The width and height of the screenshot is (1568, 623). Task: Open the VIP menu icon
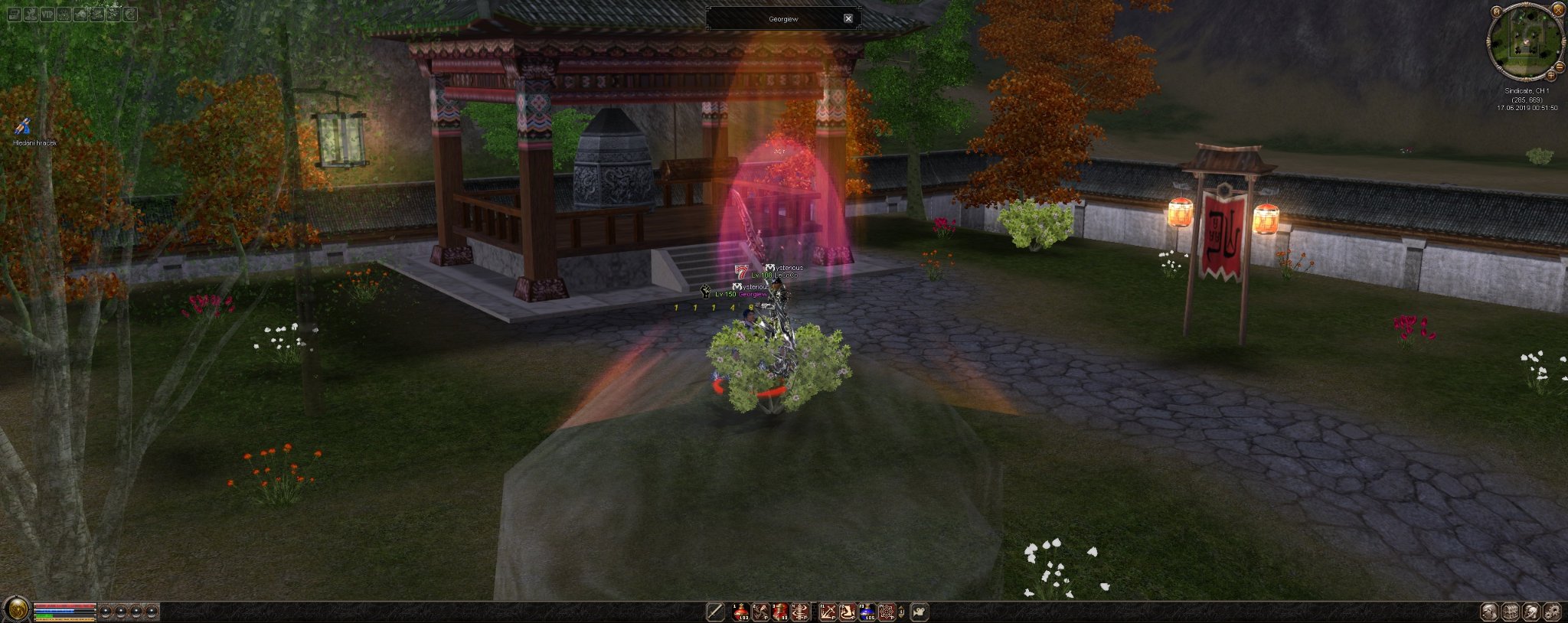tap(47, 14)
